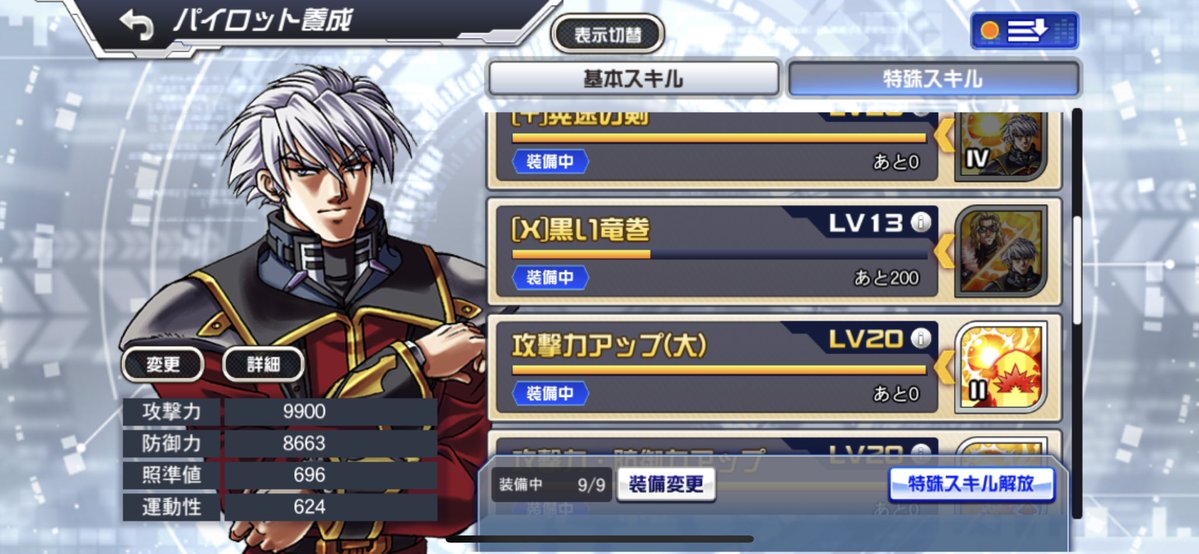Toggle the 表示切替 display button
Image resolution: width=1199 pixels, height=554 pixels.
(x=608, y=35)
